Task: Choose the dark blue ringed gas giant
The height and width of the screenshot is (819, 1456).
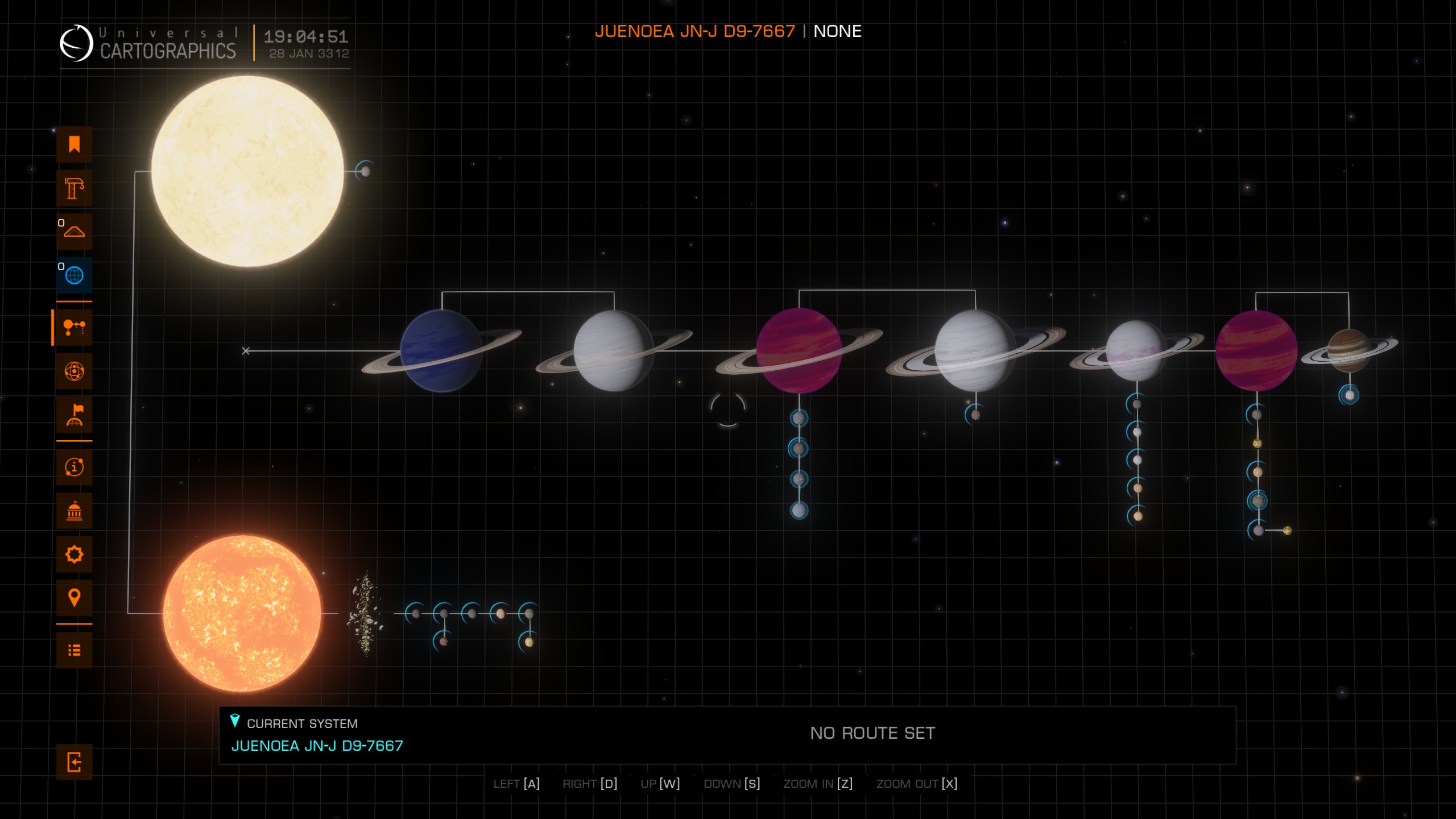Action: [x=441, y=351]
